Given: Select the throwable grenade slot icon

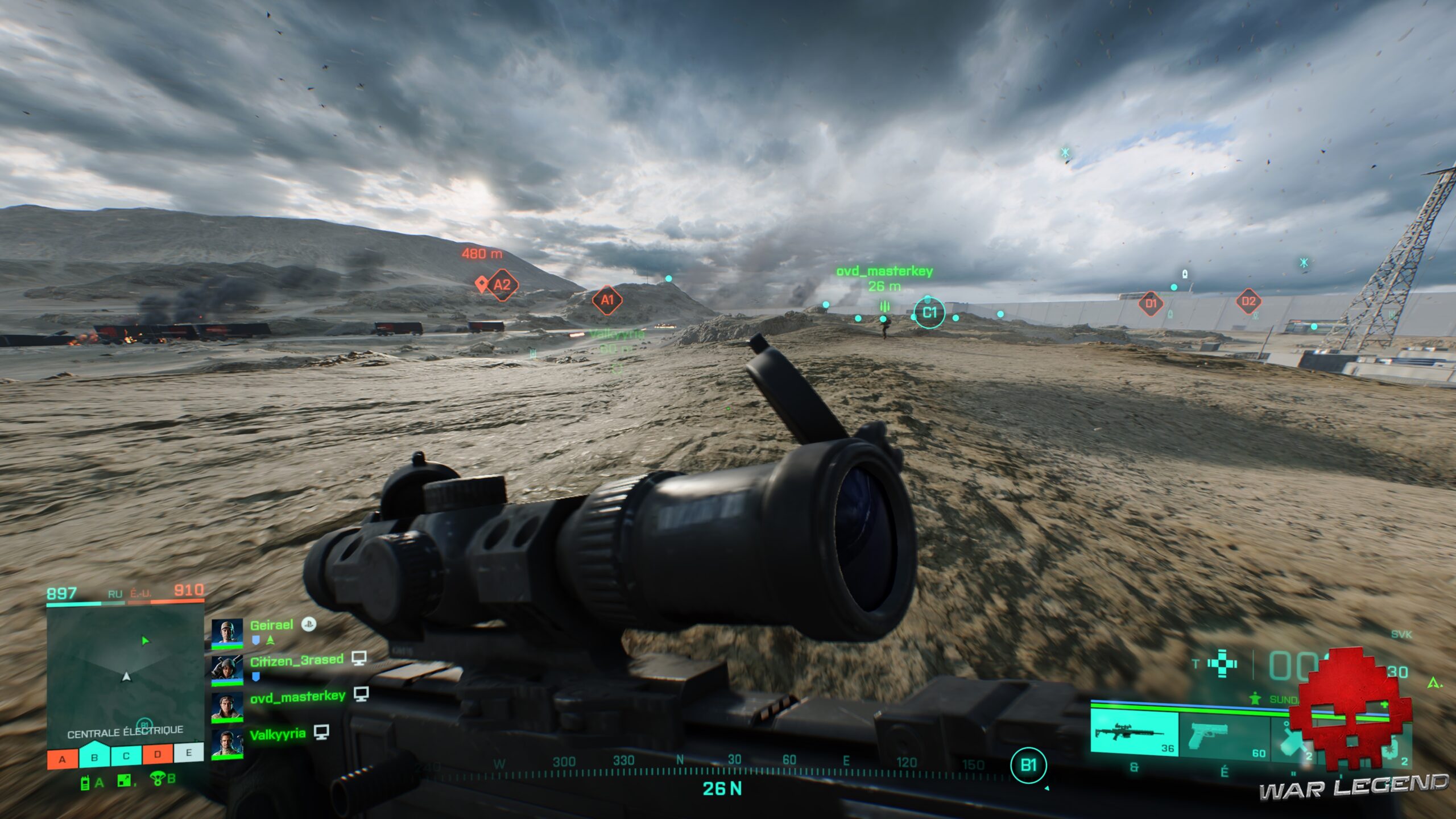Looking at the screenshot, I should point(1293,739).
